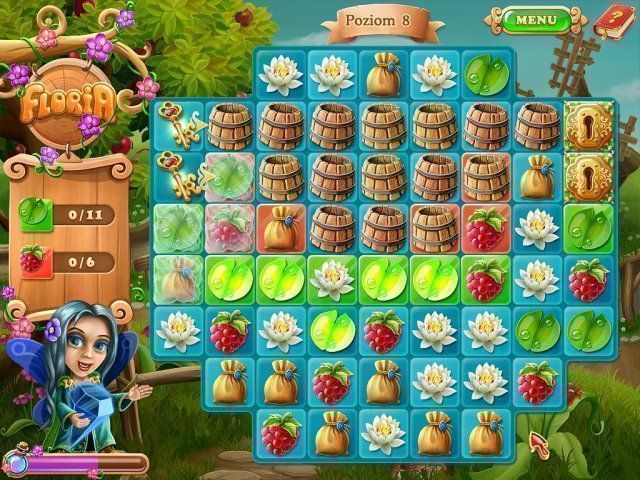Image resolution: width=640 pixels, height=480 pixels.
Task: Select the frozen raspberry tile
Action: click(230, 228)
